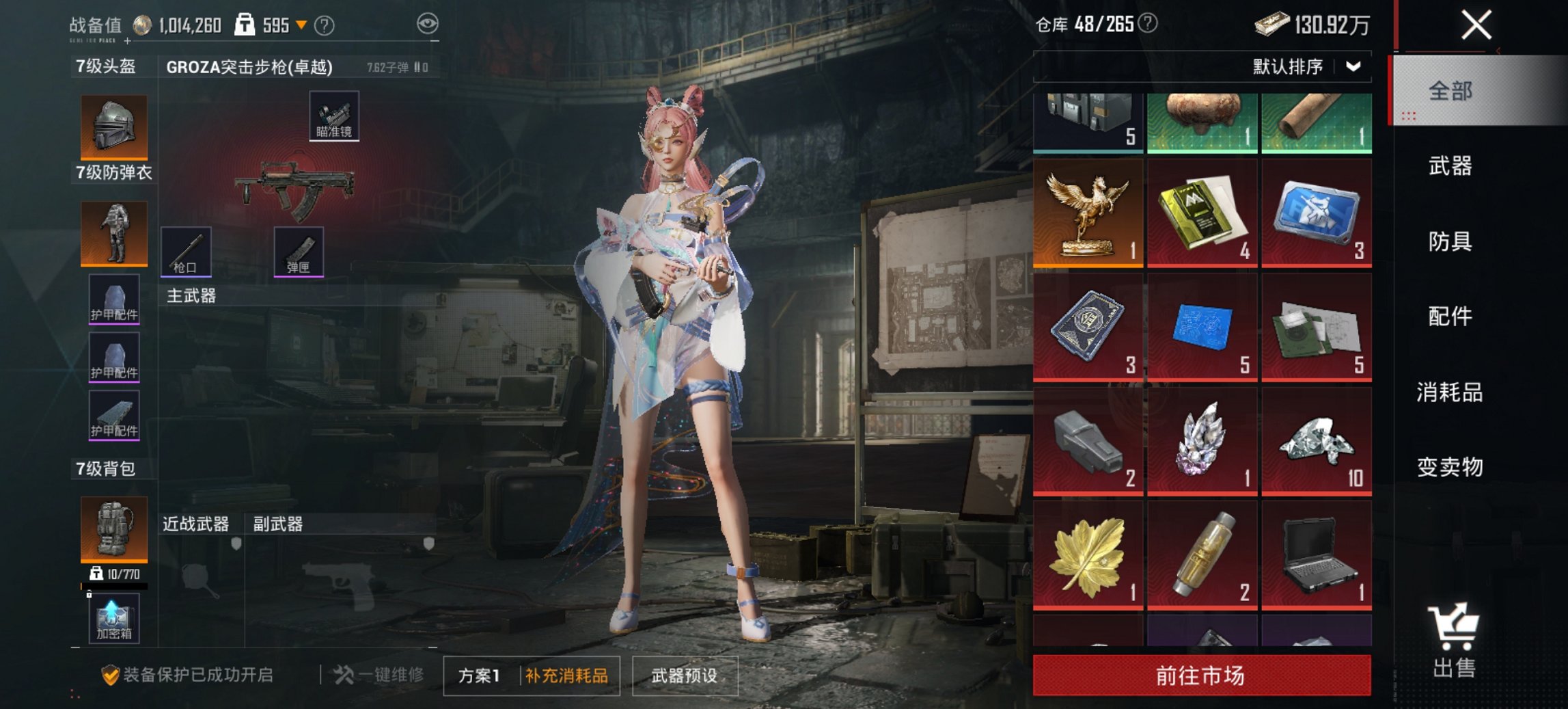Viewport: 1568px width, 709px height.
Task: Select the diamond x10 inventory item
Action: pyautogui.click(x=1315, y=444)
